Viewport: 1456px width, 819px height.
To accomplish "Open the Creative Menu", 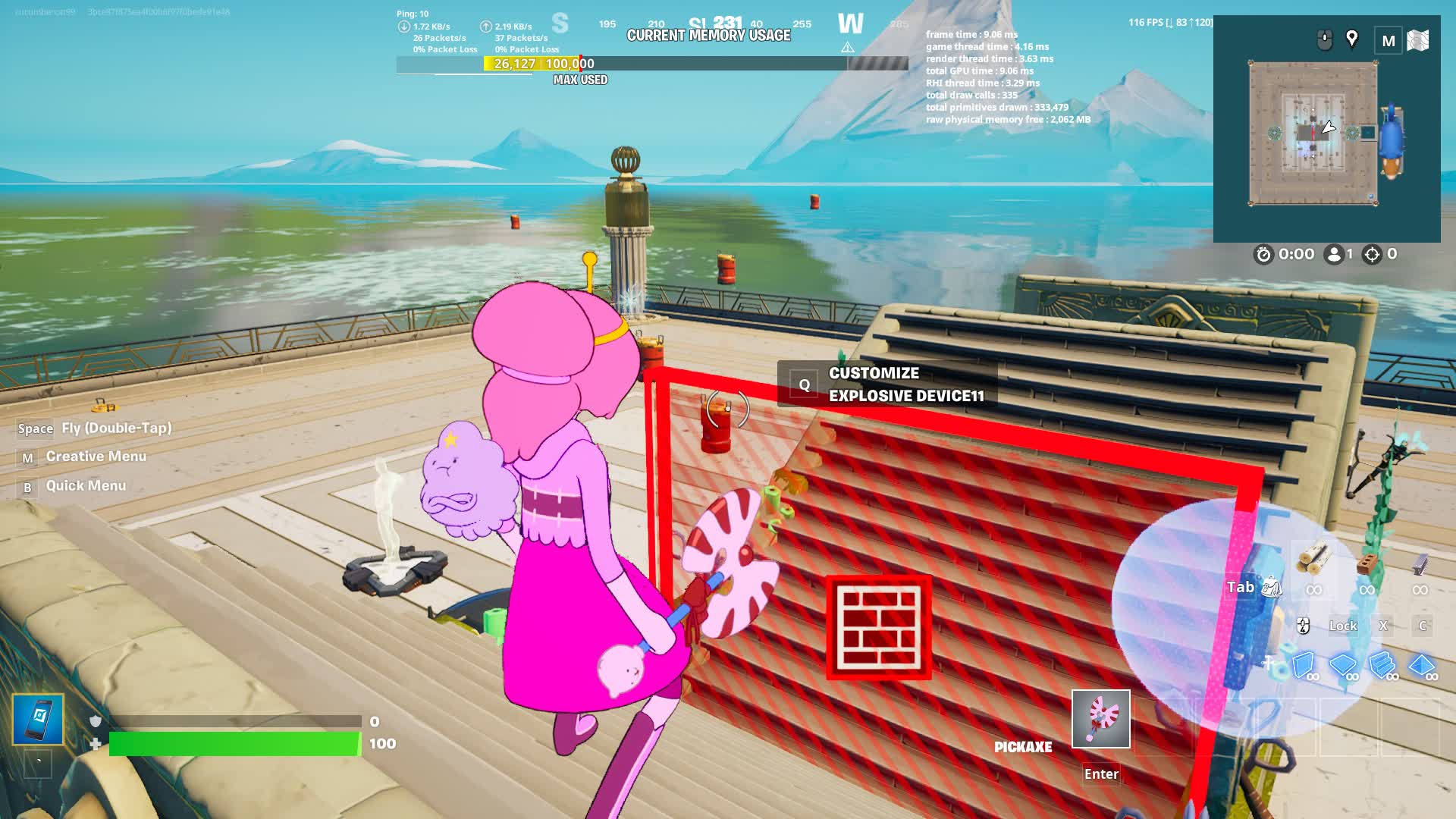I will tap(95, 456).
